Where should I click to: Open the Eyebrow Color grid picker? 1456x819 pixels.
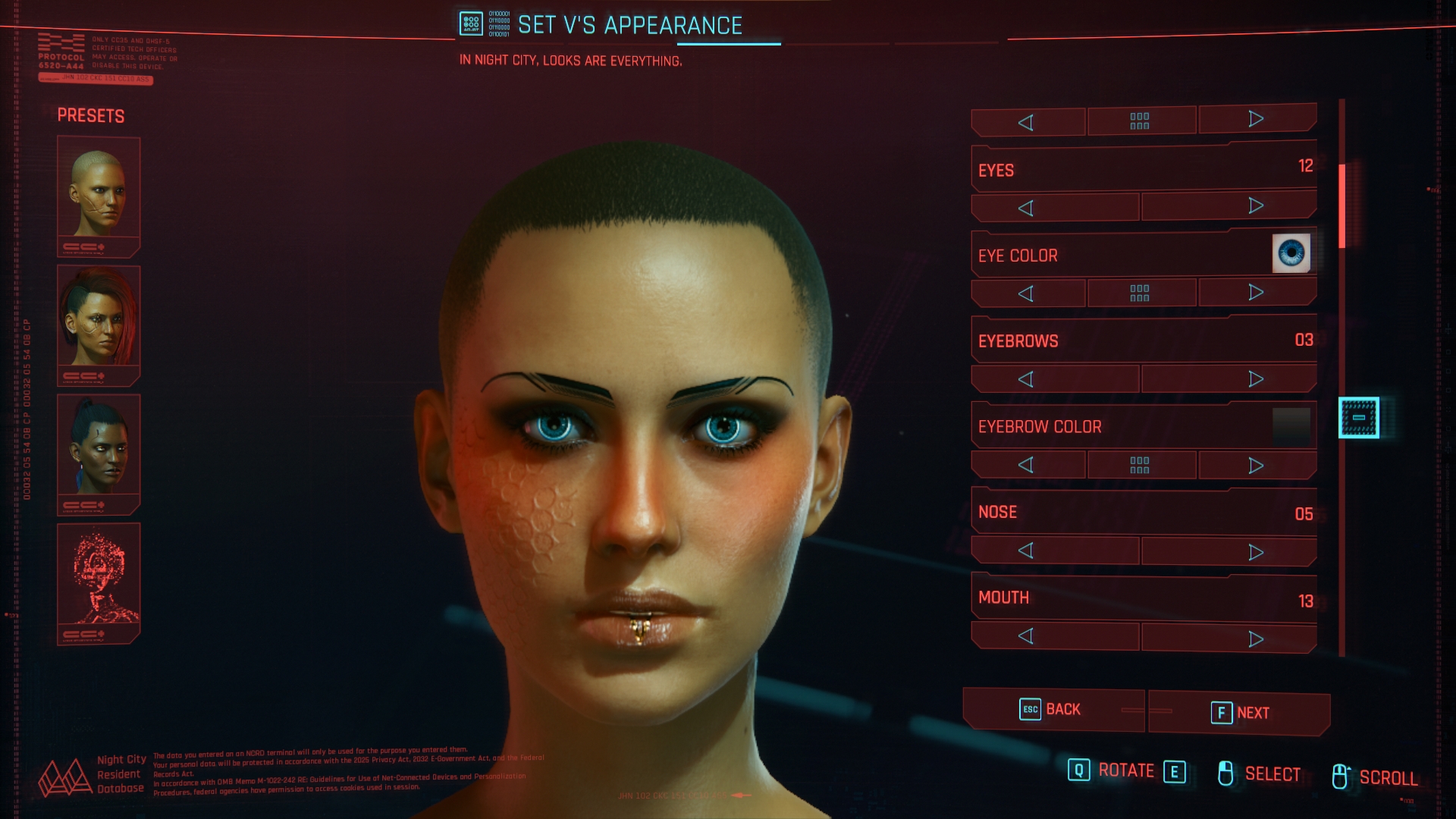click(x=1140, y=465)
